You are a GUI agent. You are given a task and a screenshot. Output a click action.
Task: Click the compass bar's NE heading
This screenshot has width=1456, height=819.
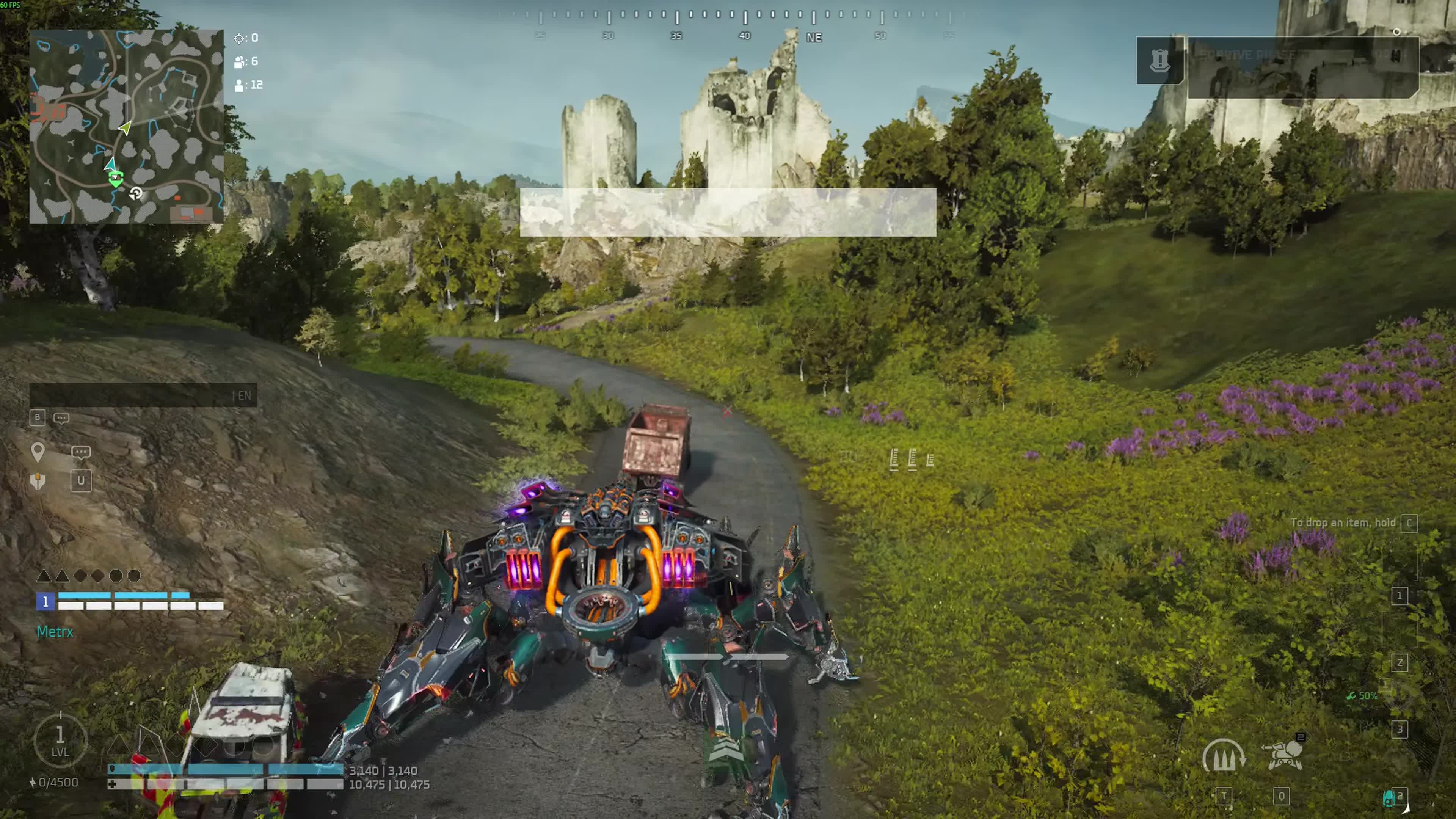814,37
